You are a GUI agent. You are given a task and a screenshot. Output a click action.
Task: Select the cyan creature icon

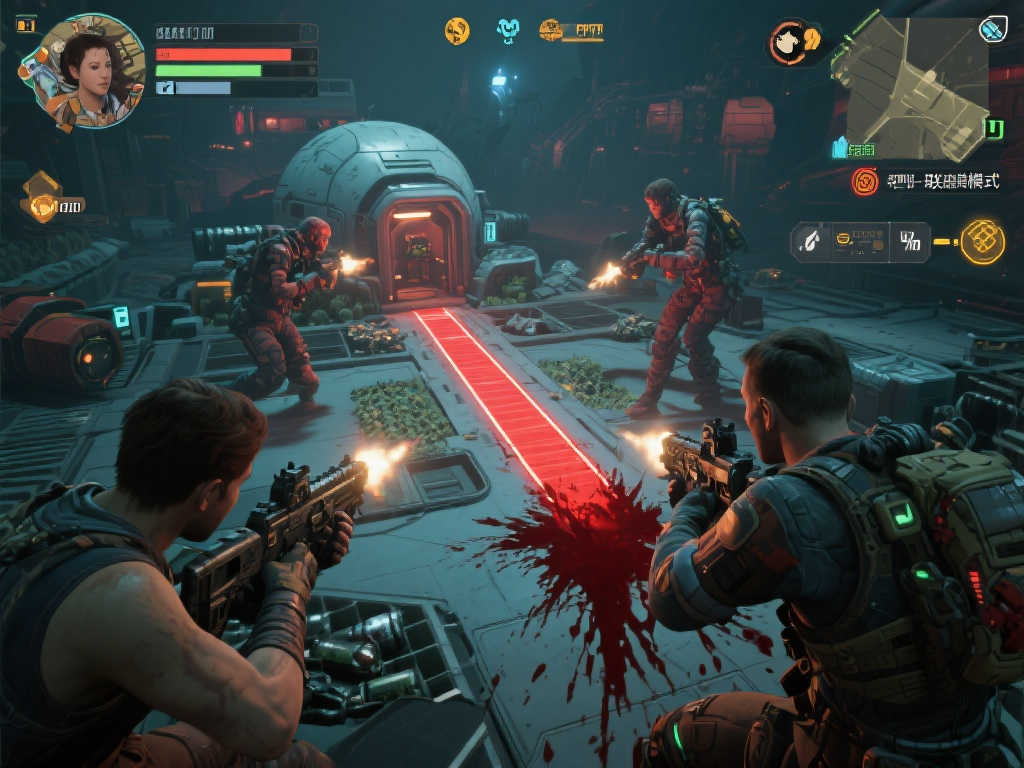click(508, 31)
